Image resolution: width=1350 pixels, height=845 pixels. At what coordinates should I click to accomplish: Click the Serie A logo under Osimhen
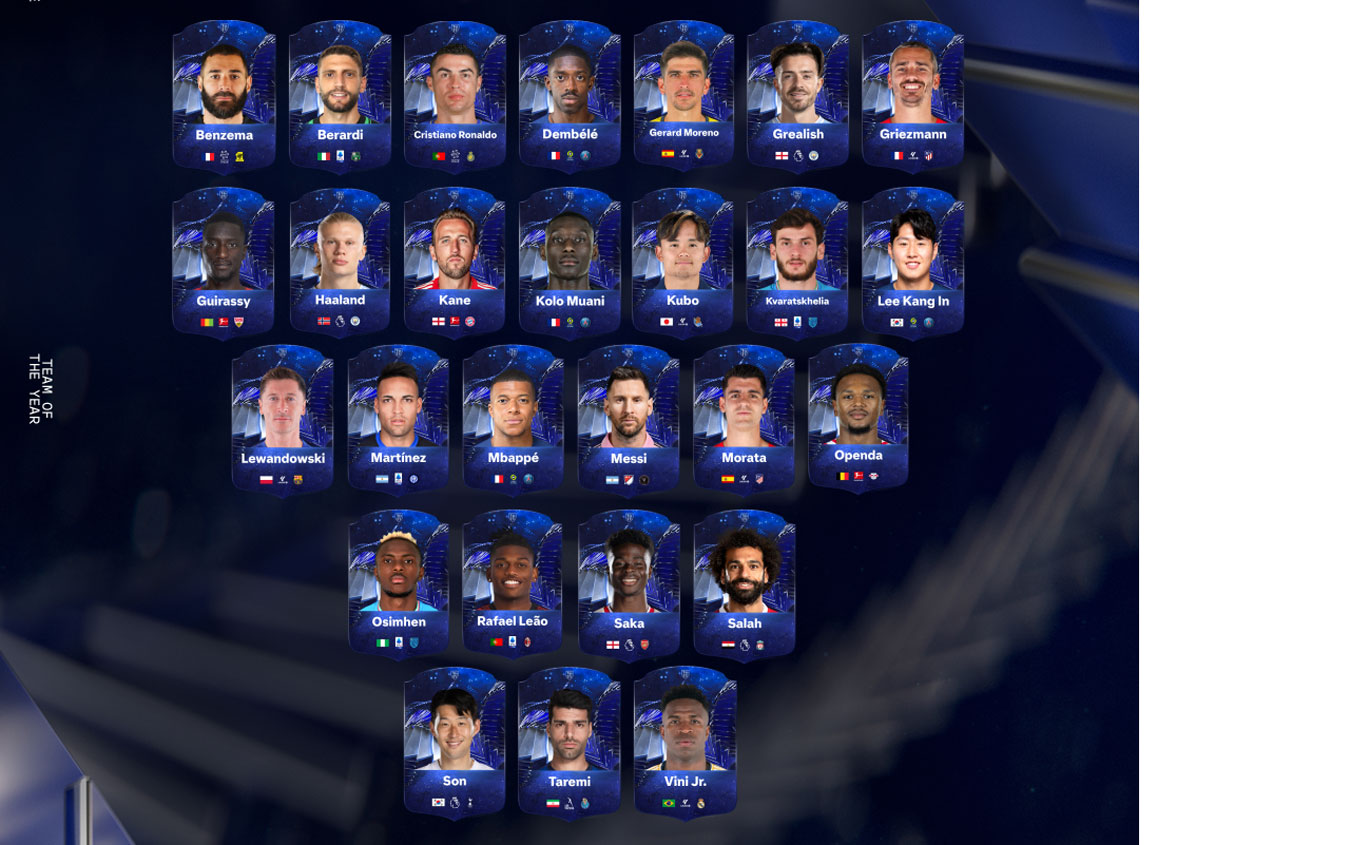tap(397, 641)
